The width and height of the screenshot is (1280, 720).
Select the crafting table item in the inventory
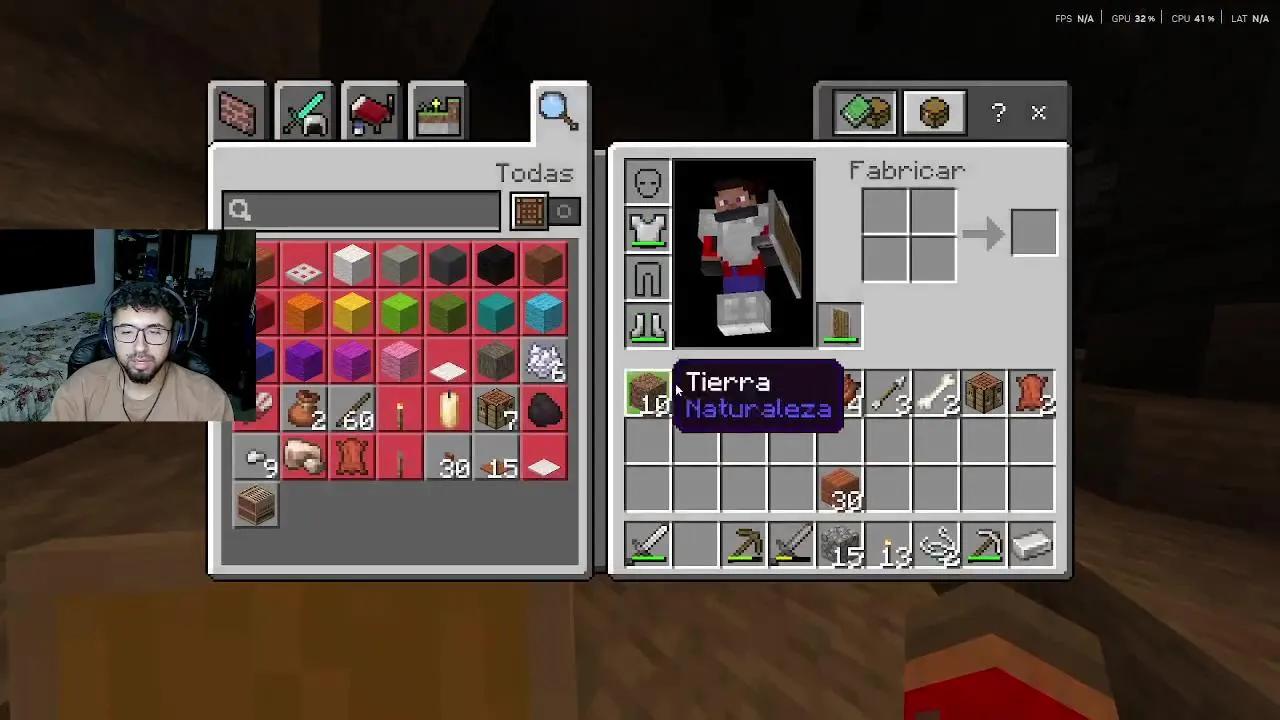[x=984, y=394]
